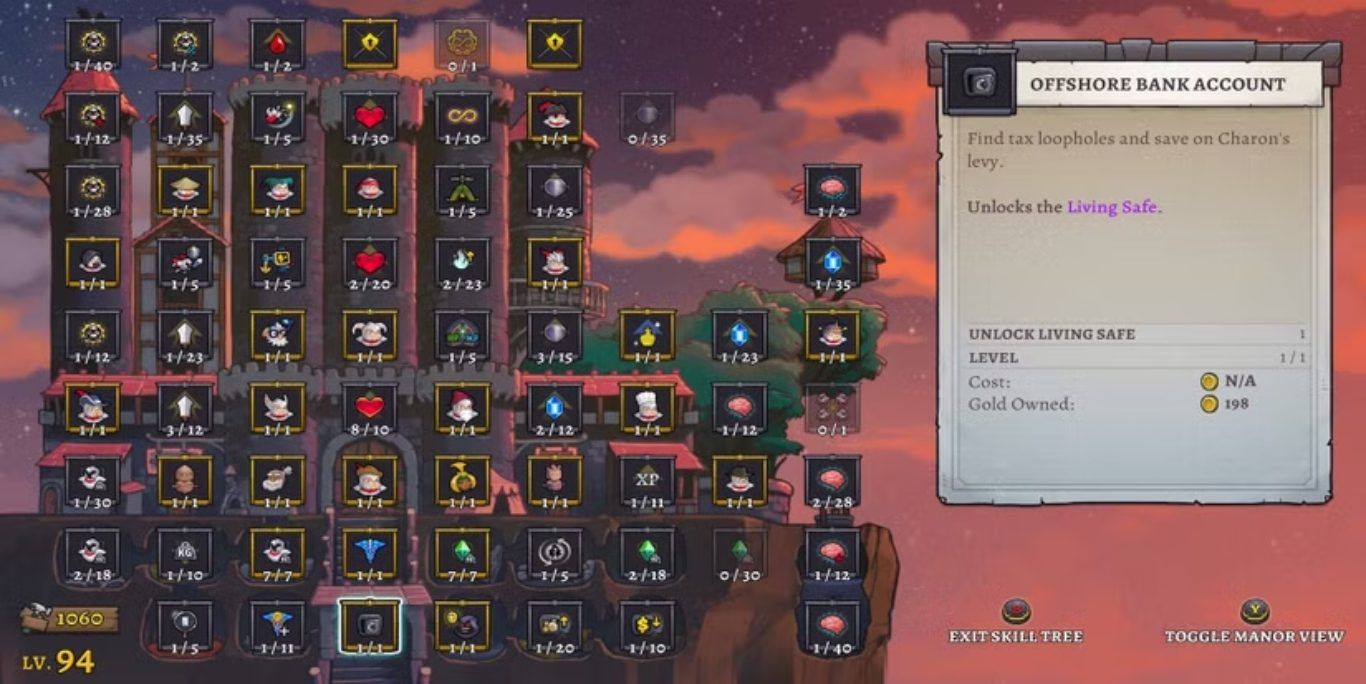Select the brain node at 2/28
1366x684 pixels.
[832, 479]
